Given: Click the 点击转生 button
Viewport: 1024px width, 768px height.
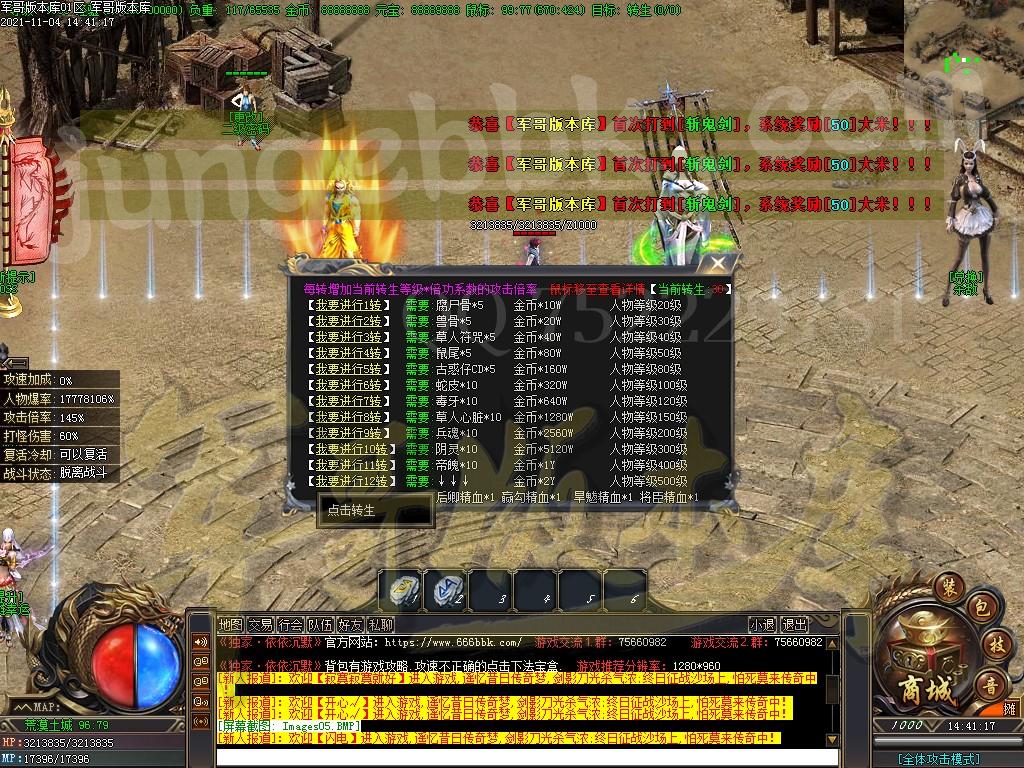Looking at the screenshot, I should coord(351,510).
